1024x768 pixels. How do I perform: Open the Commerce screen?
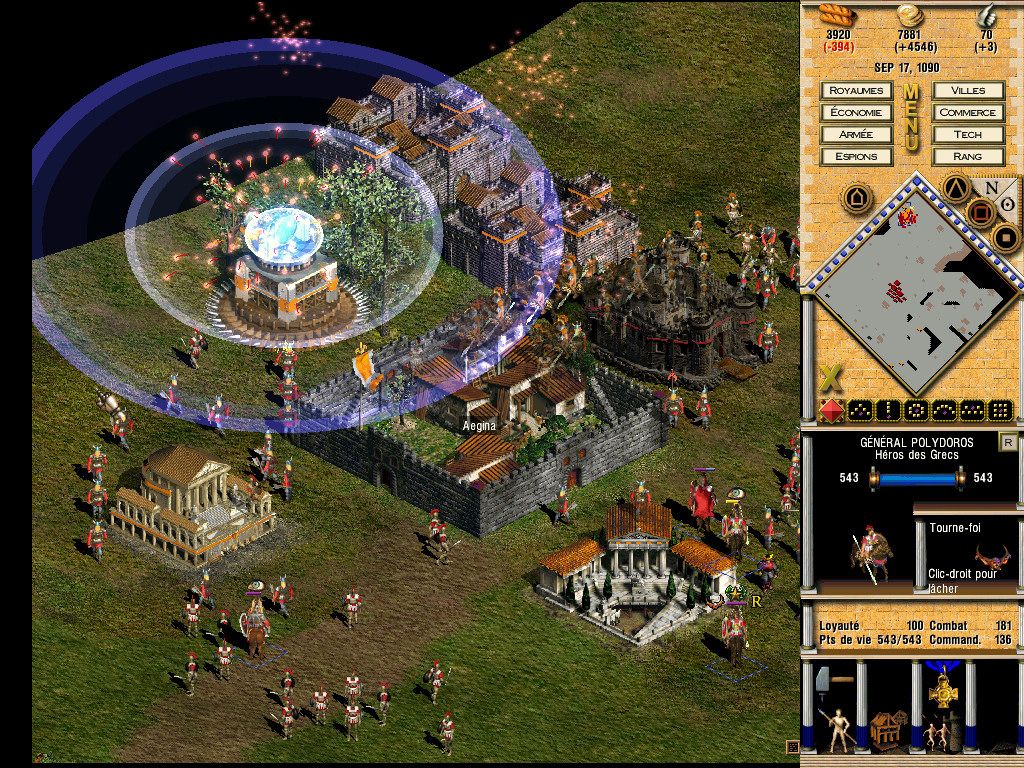968,113
